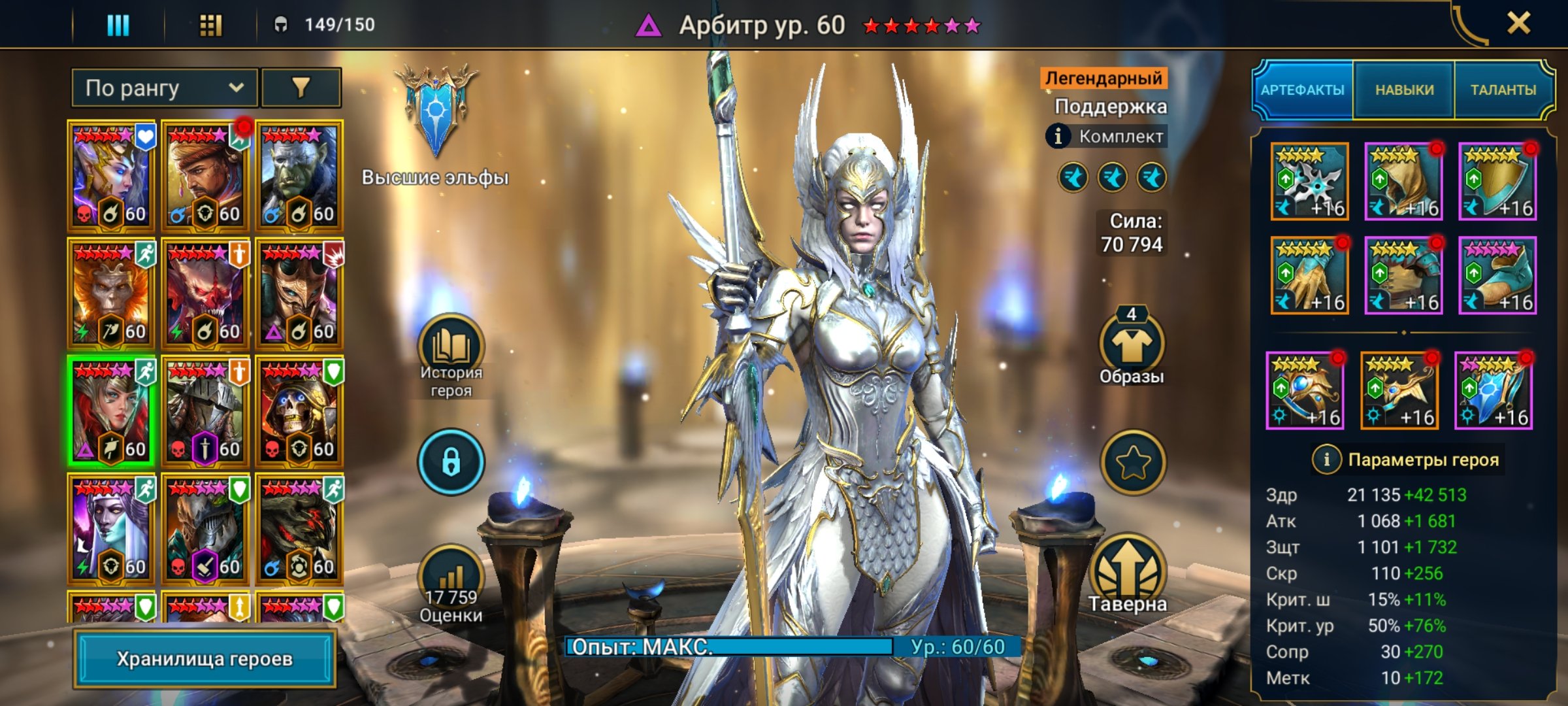Toggle the champion lock button
Screen dimensions: 1568x706
pos(451,462)
